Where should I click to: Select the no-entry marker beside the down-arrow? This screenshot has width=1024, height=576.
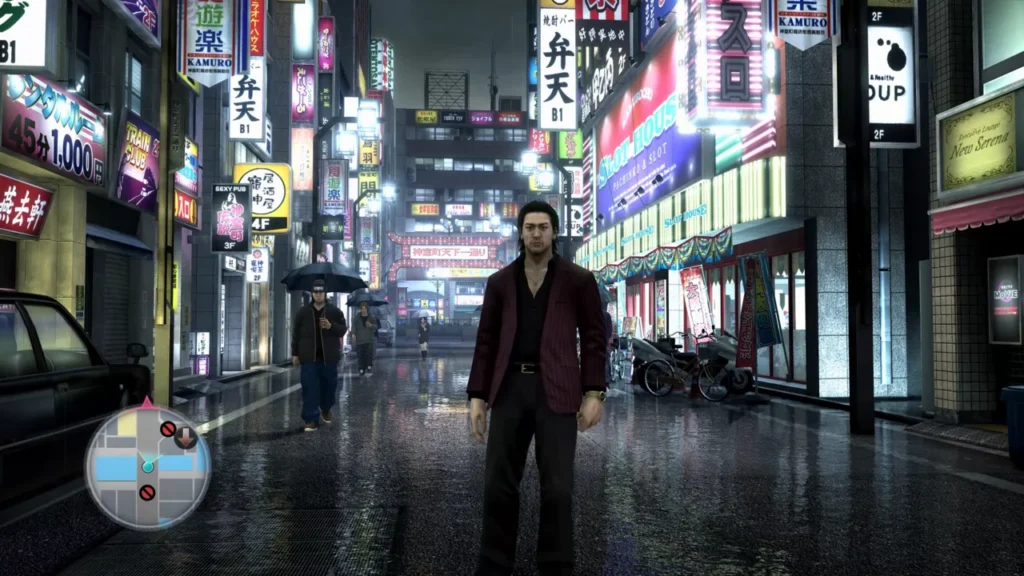coord(167,429)
